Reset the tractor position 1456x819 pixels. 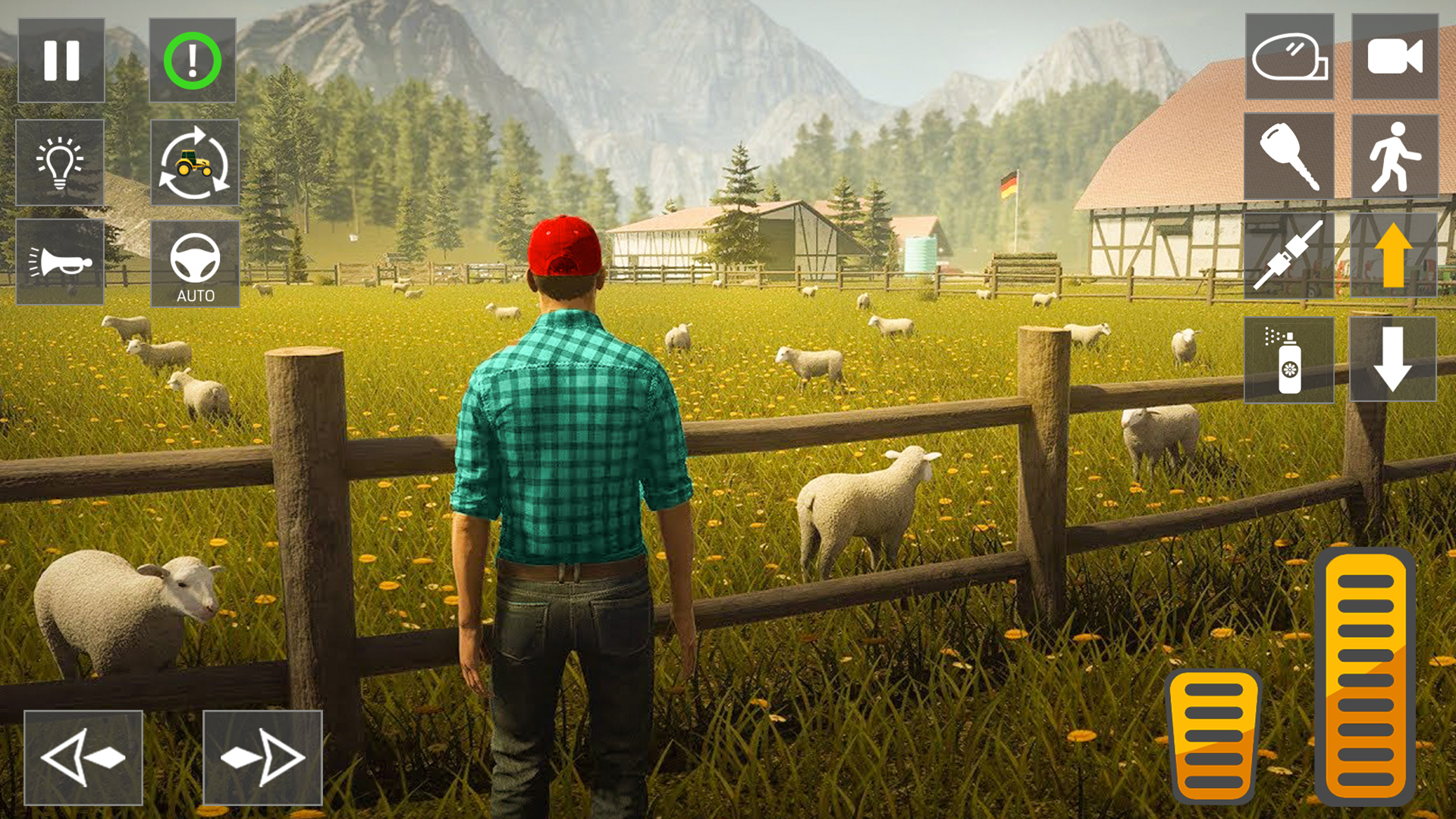pyautogui.click(x=194, y=163)
